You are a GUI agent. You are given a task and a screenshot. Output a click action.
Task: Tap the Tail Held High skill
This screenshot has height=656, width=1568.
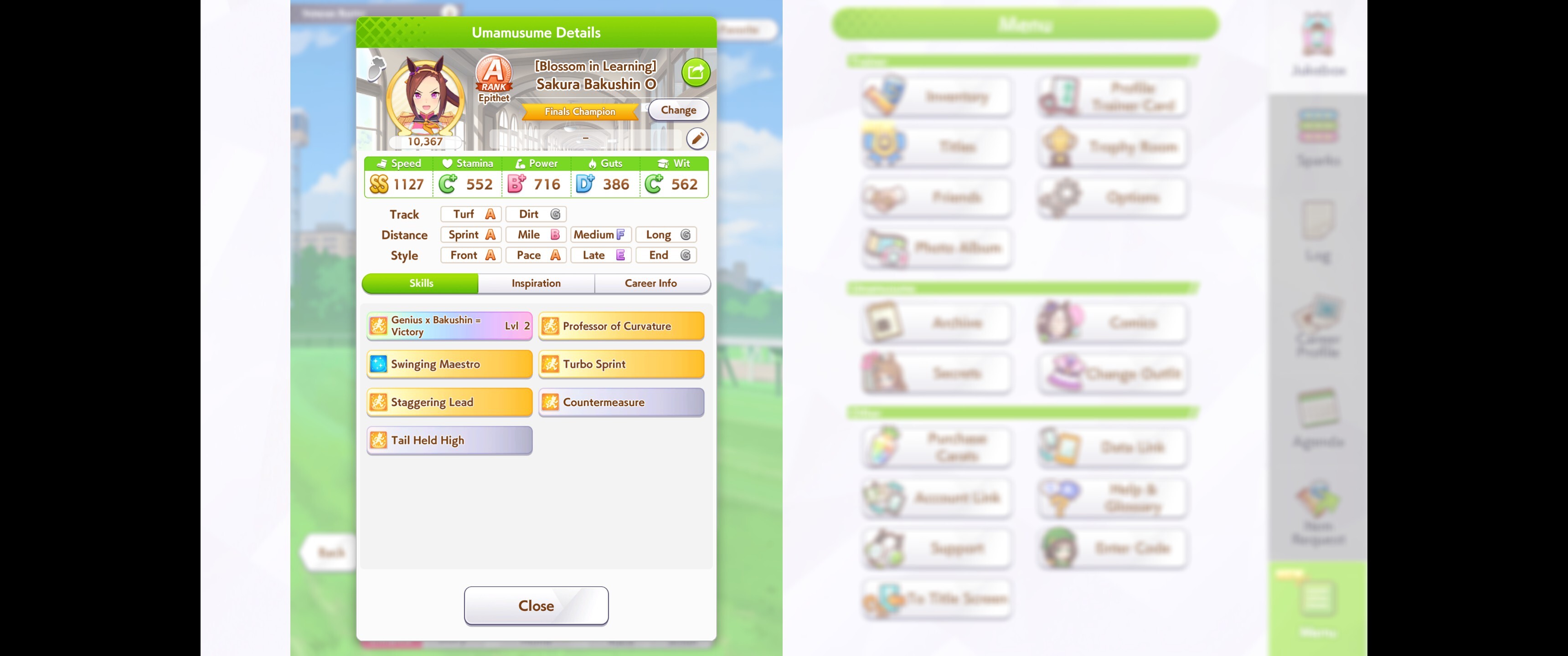[x=449, y=440]
